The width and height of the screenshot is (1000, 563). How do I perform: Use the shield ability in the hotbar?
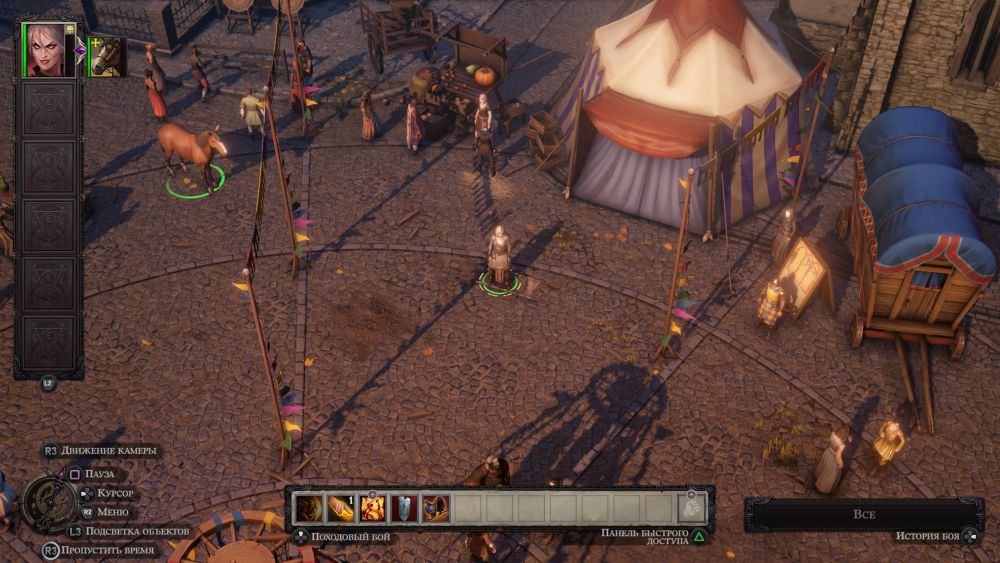[x=404, y=508]
